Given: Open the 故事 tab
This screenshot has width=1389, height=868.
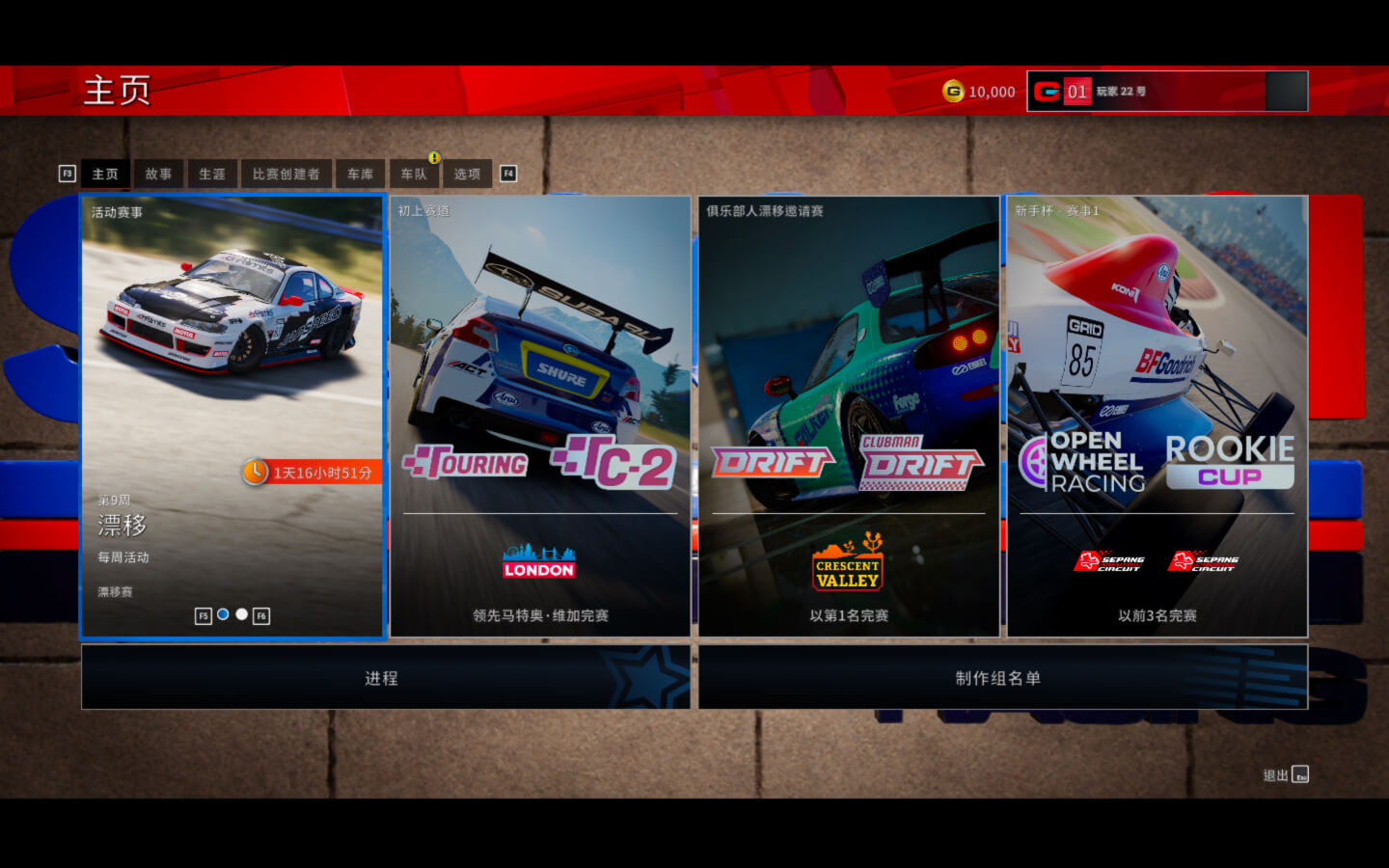Looking at the screenshot, I should click(158, 174).
